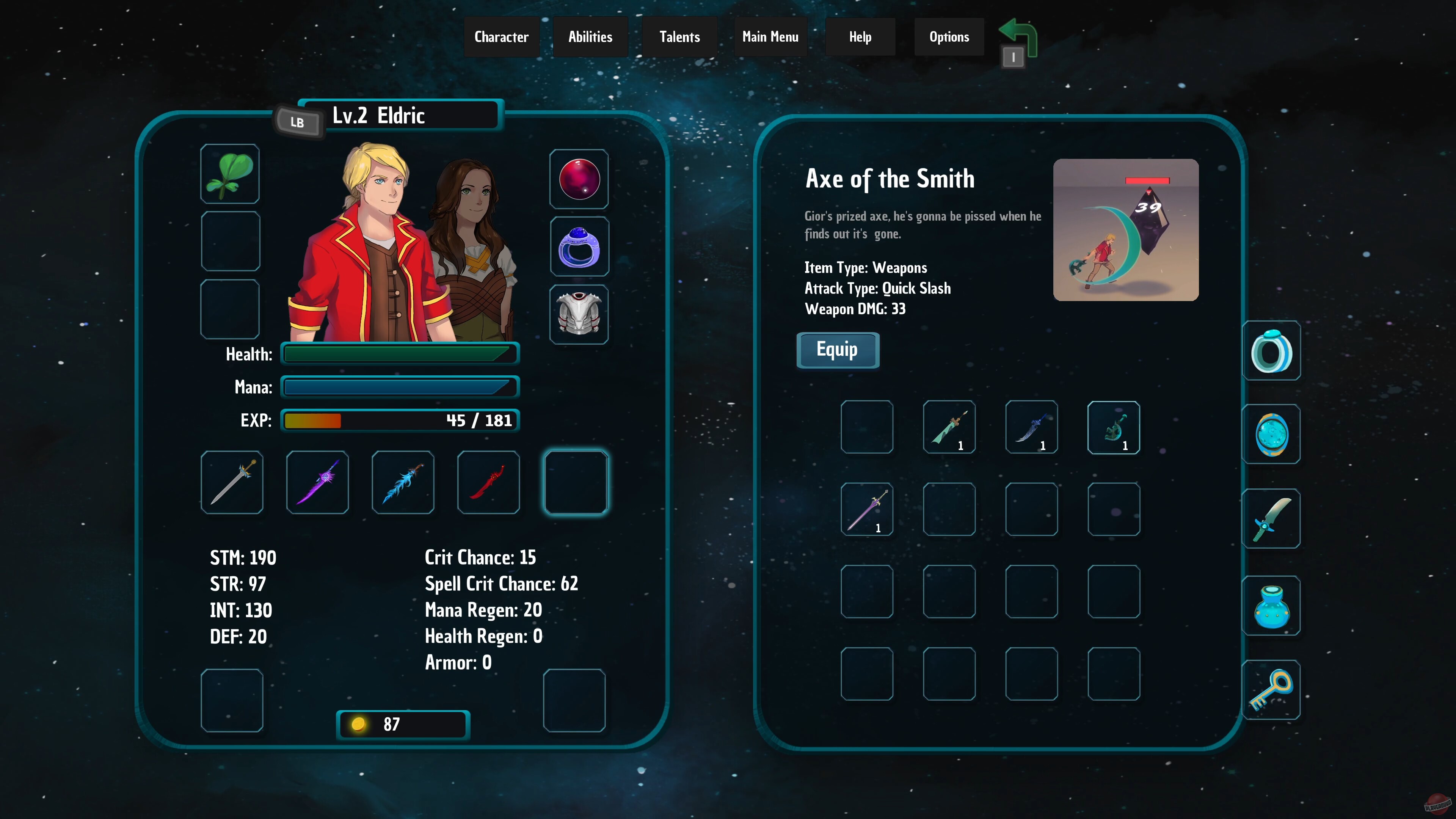Screen dimensions: 1456x819
Task: Click the EXP progress bar showing 45 / 181
Action: 400,420
